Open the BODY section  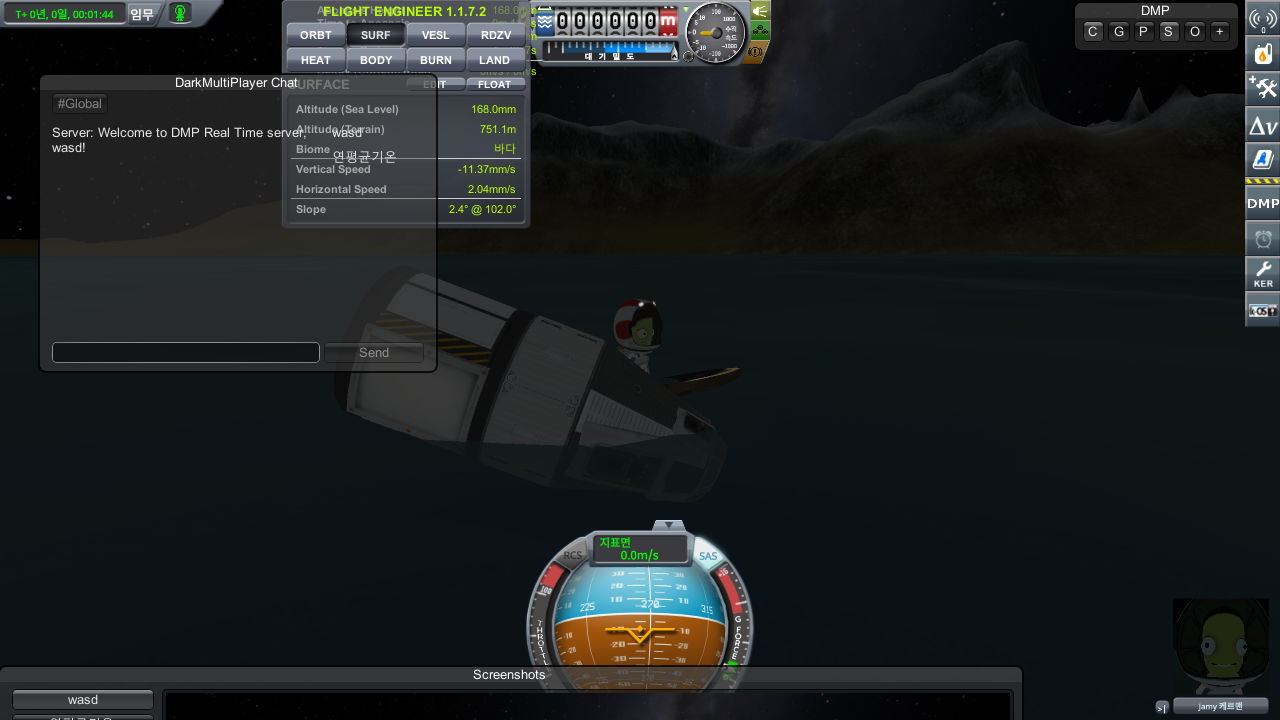tap(376, 60)
